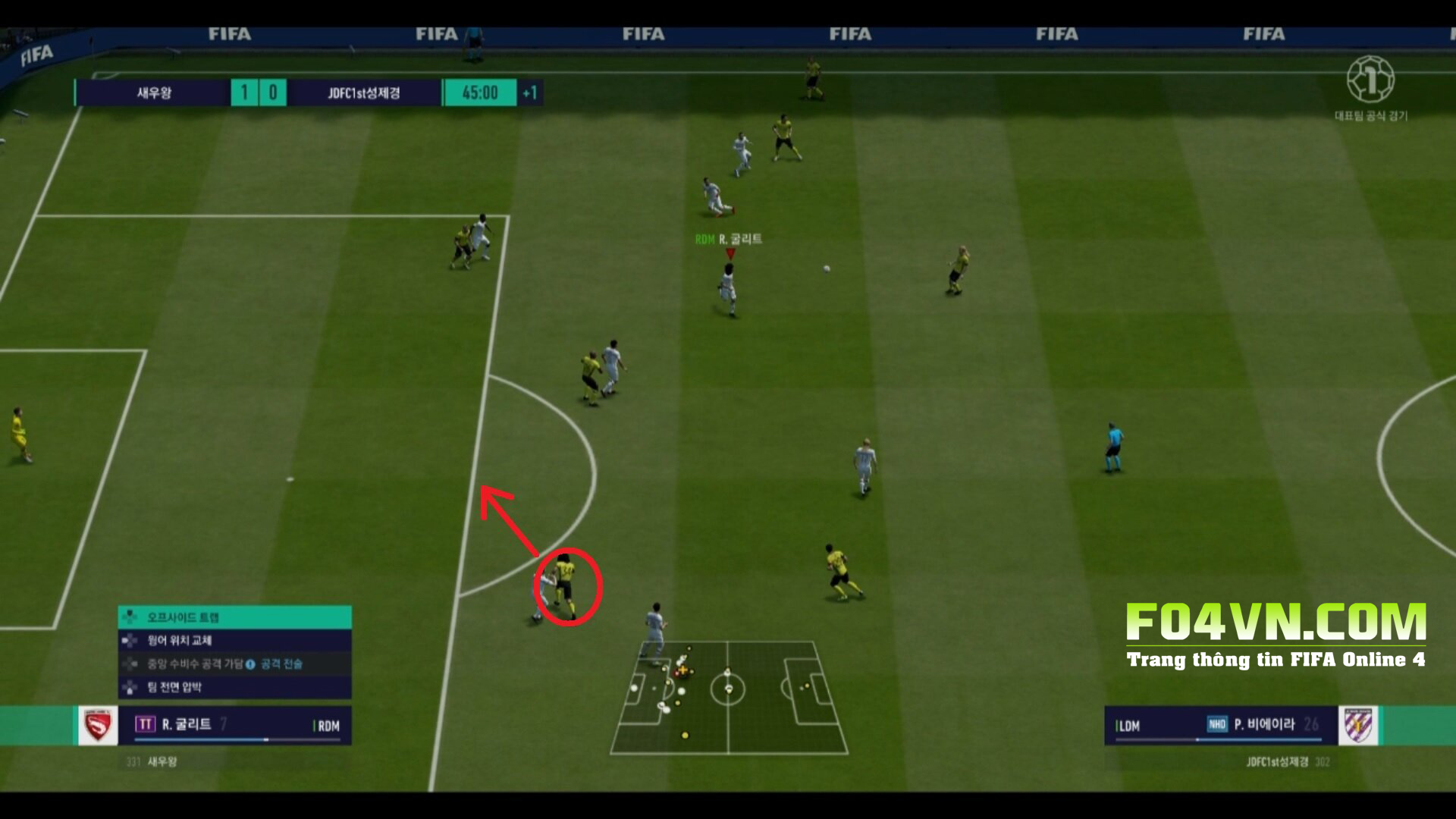
Task: Click the pitch radar minimap
Action: click(x=728, y=696)
